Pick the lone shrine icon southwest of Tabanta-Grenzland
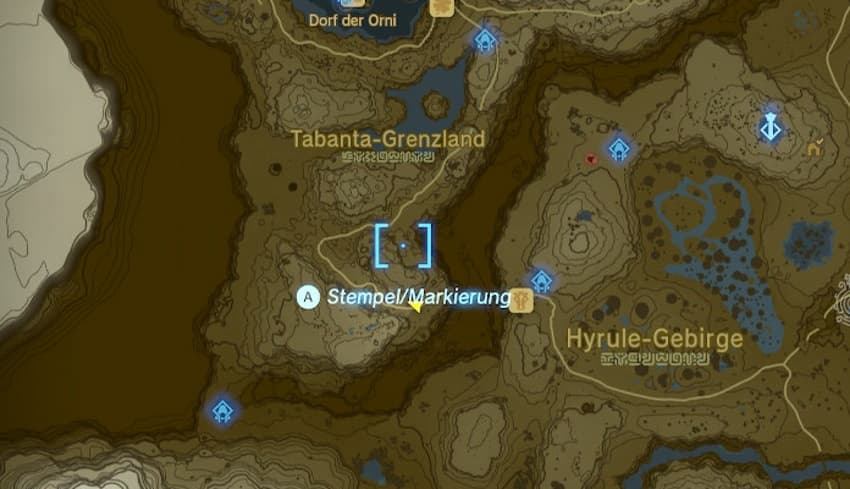Image resolution: width=850 pixels, height=489 pixels. point(222,410)
